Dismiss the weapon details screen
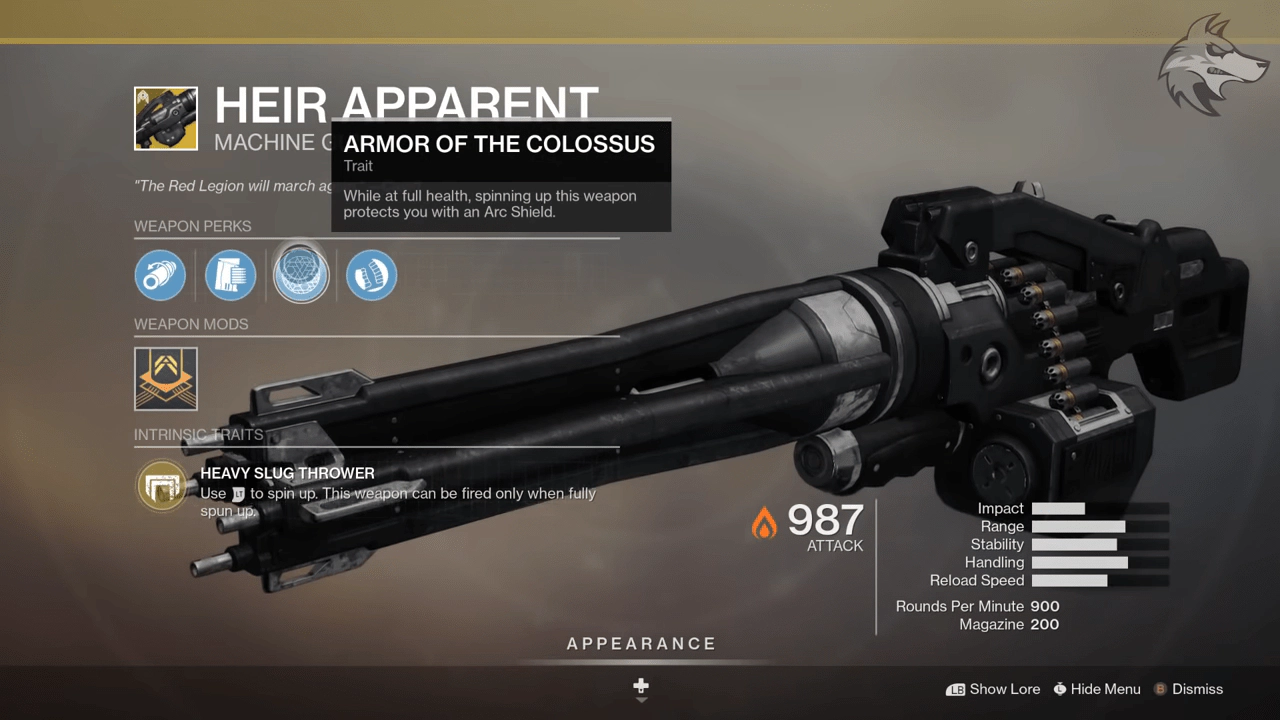Image resolution: width=1280 pixels, height=720 pixels. pyautogui.click(x=1188, y=689)
